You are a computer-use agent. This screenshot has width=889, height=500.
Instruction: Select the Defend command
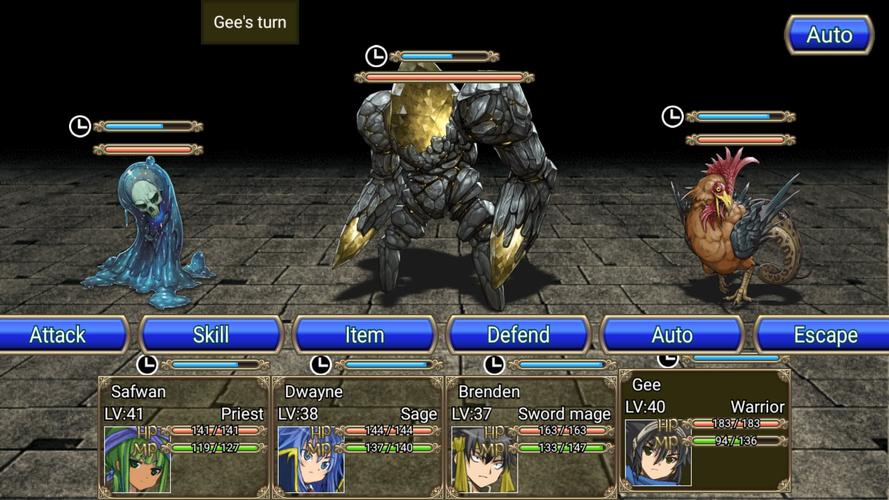(518, 335)
